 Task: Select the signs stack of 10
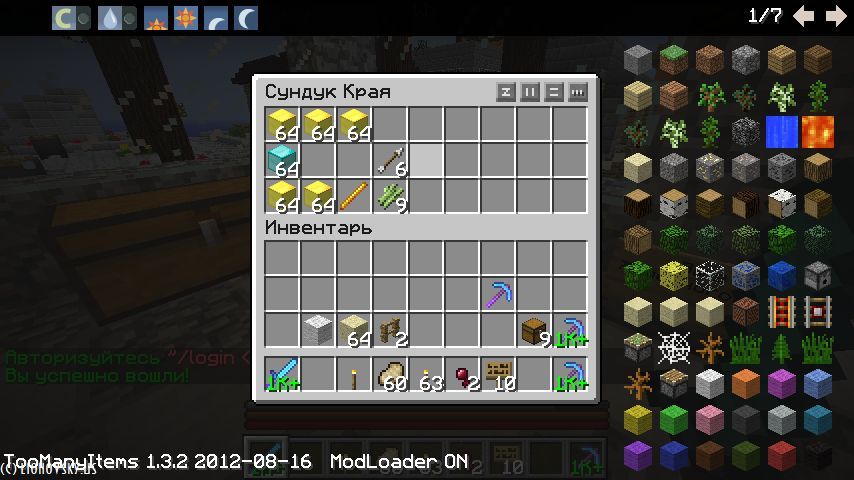(499, 374)
